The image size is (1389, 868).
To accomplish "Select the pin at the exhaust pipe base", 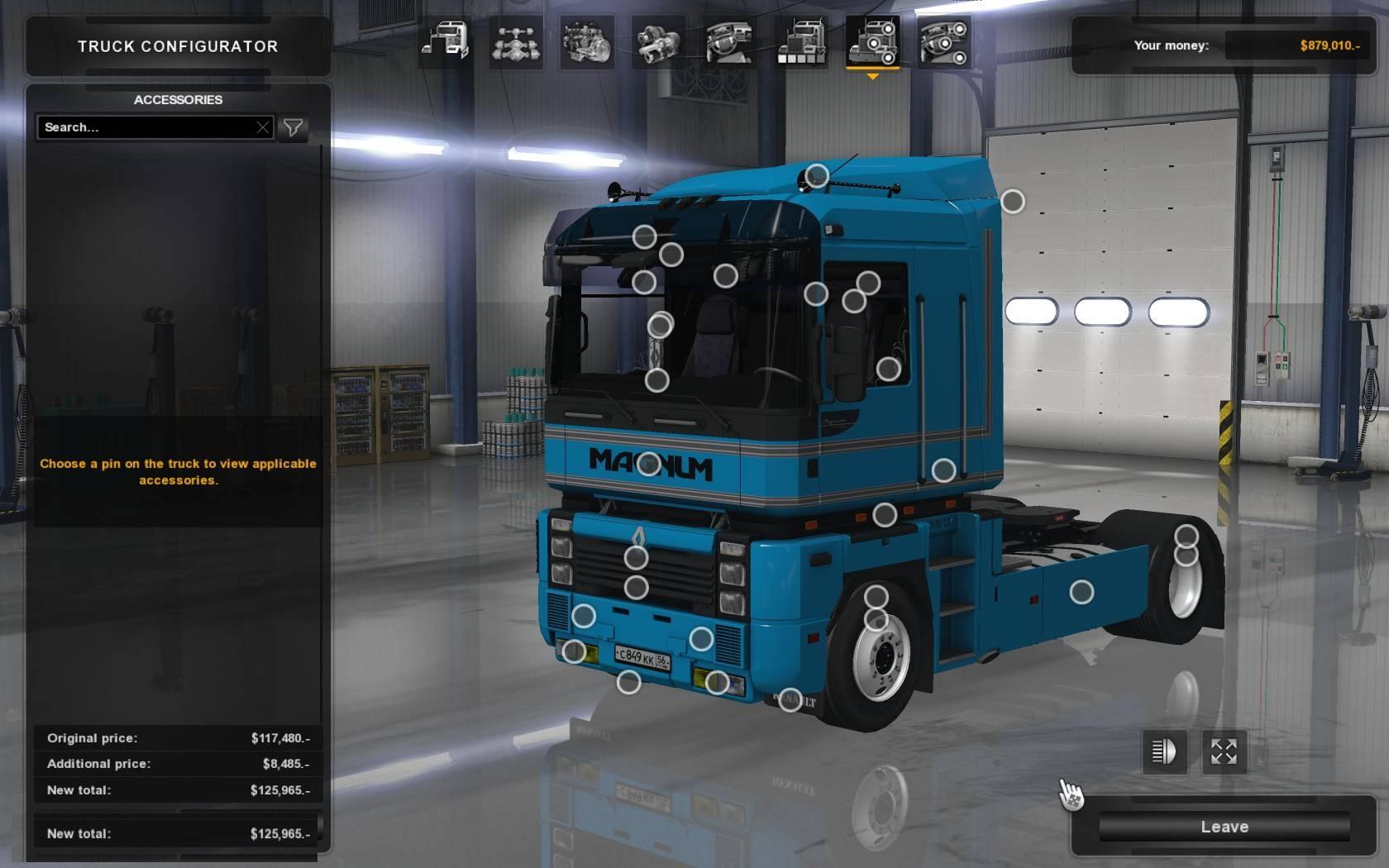I will click(943, 470).
